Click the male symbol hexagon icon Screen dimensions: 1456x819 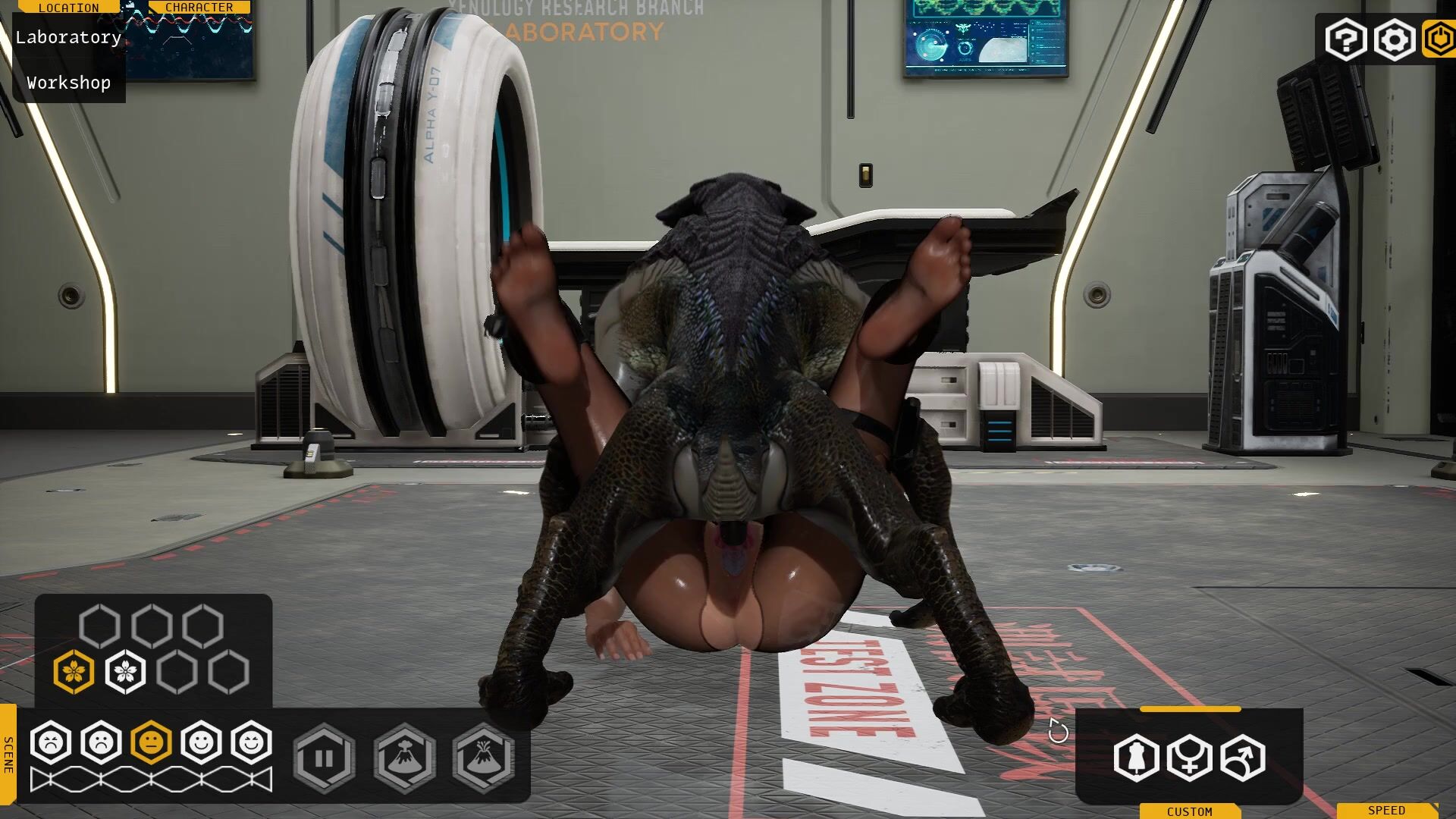pos(1242,758)
